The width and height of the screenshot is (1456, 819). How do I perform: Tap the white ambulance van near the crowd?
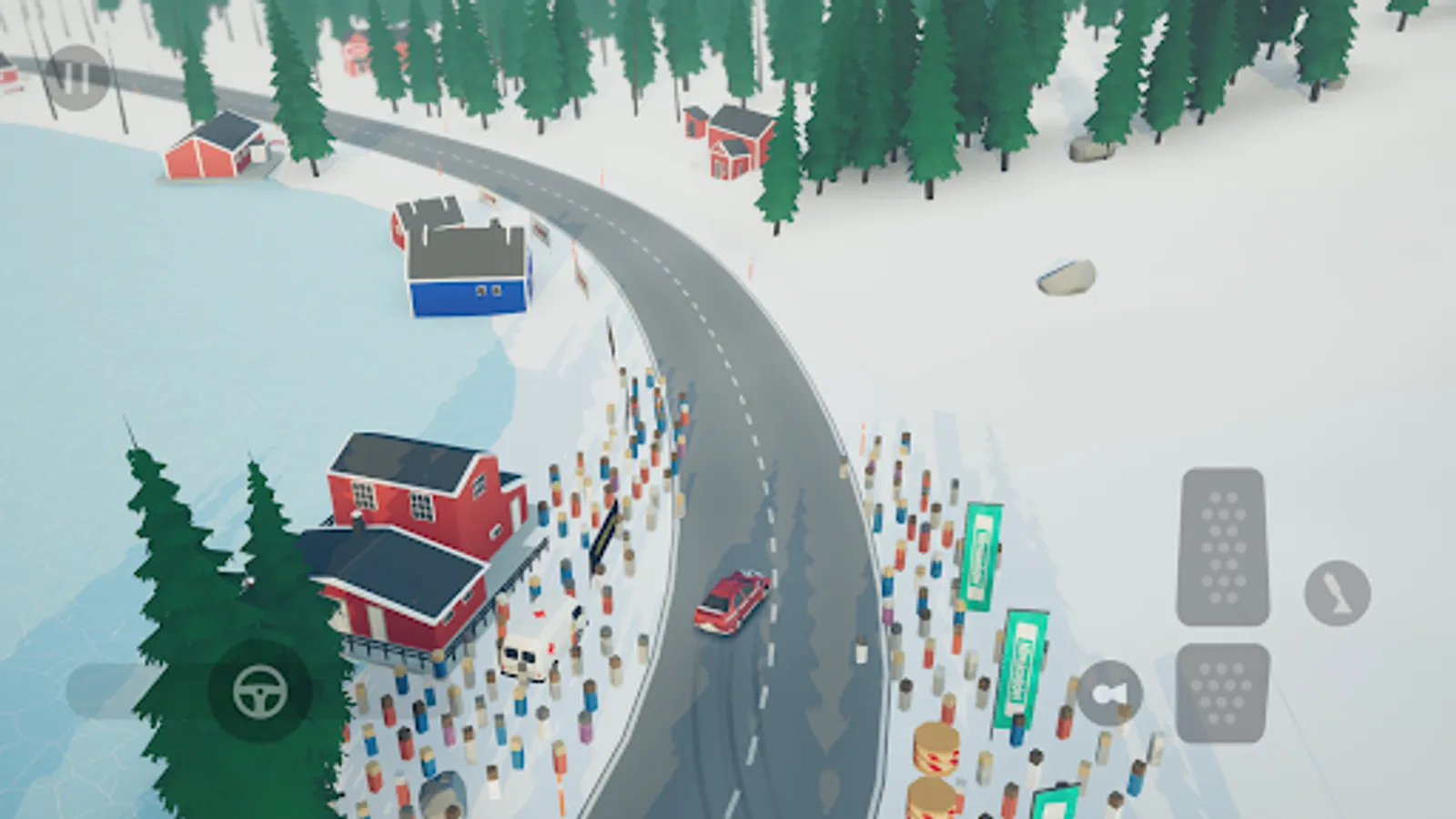pyautogui.click(x=532, y=651)
